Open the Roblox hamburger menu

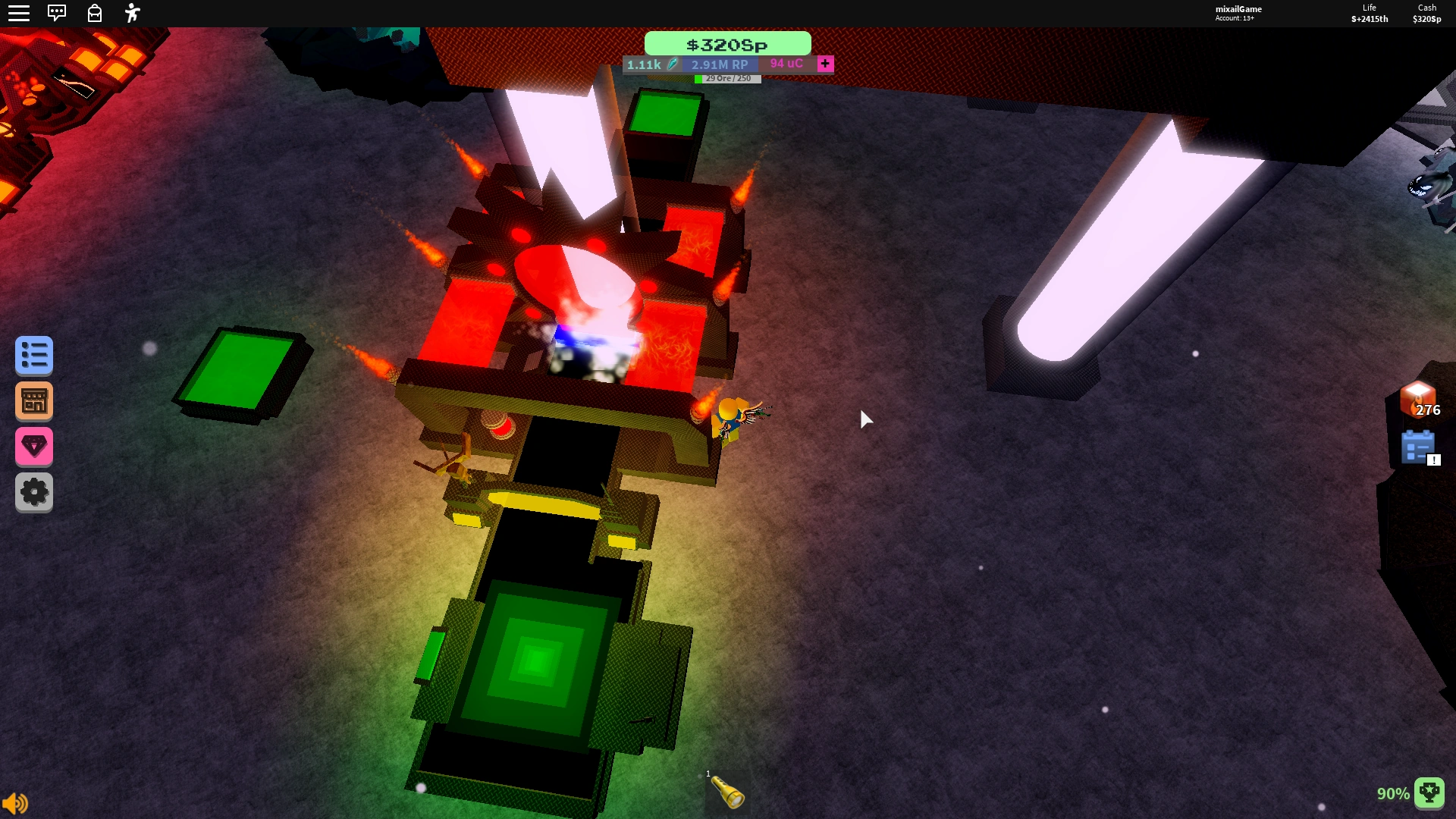[x=19, y=13]
